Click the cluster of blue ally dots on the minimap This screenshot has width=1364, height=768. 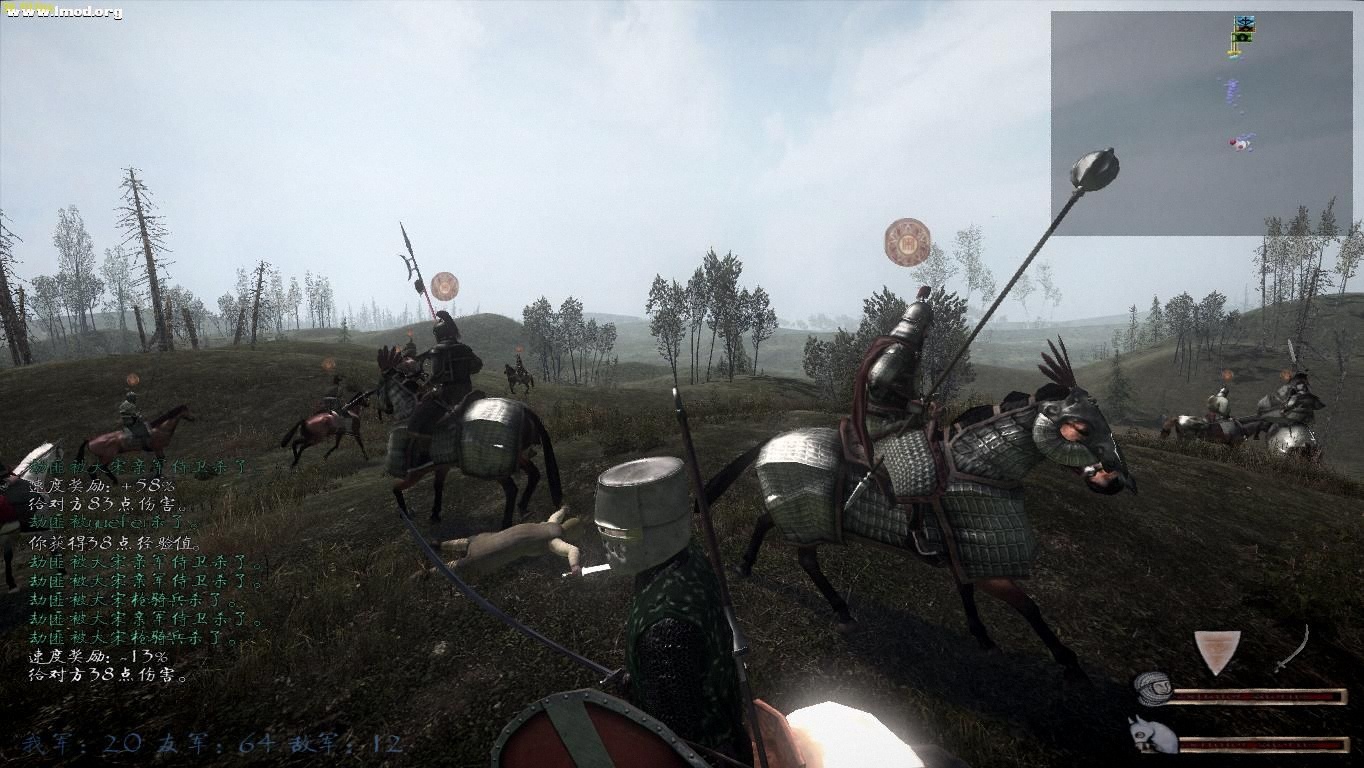click(1231, 91)
